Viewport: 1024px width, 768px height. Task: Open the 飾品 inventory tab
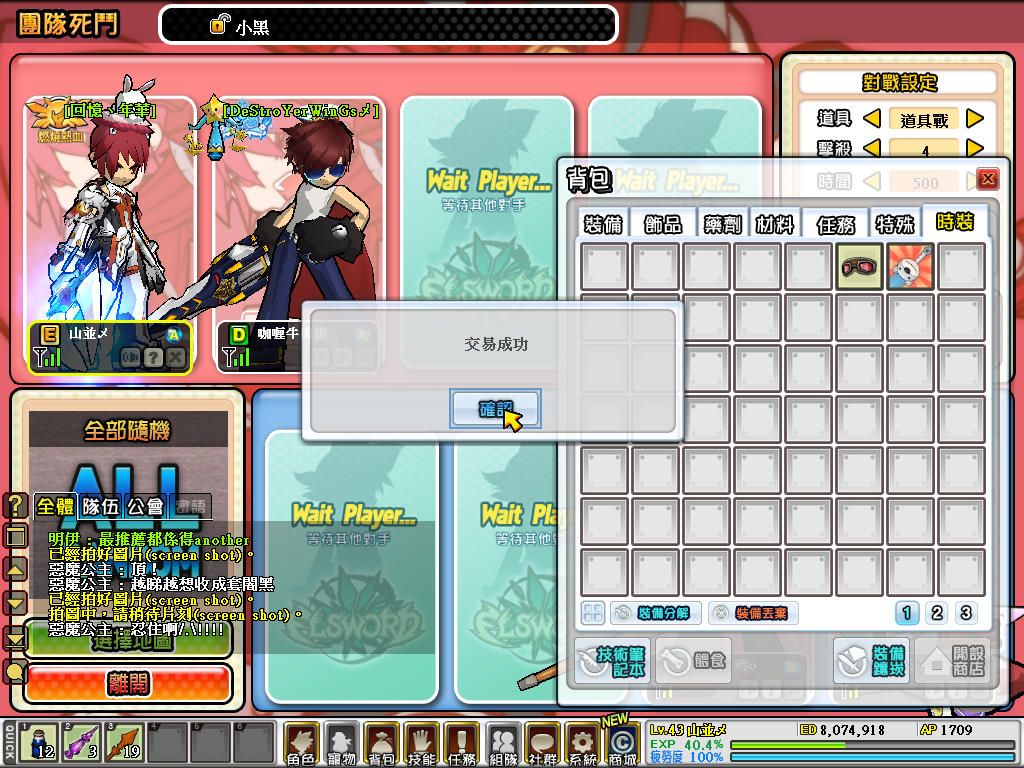coord(662,224)
